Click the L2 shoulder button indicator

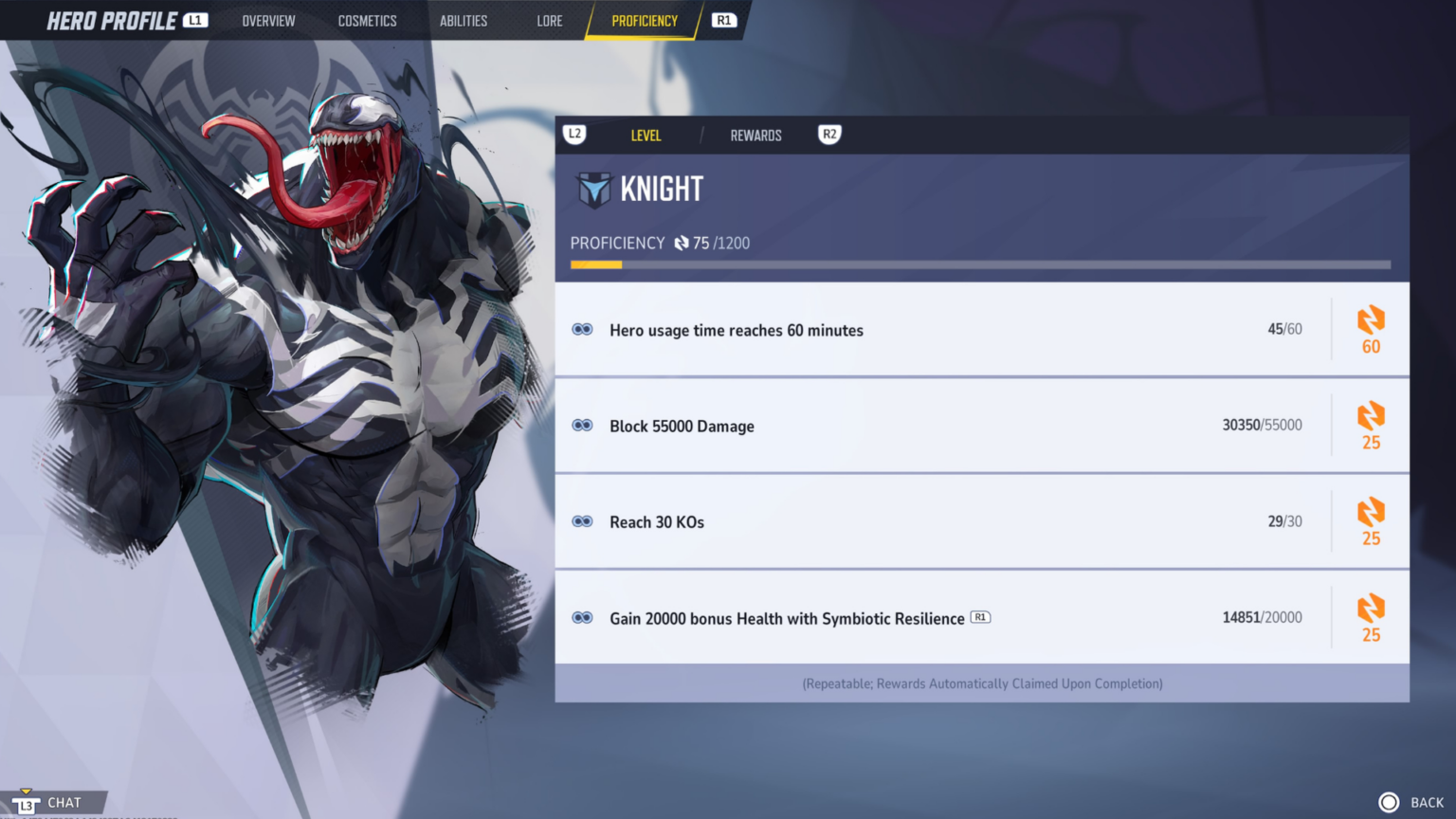tap(574, 134)
